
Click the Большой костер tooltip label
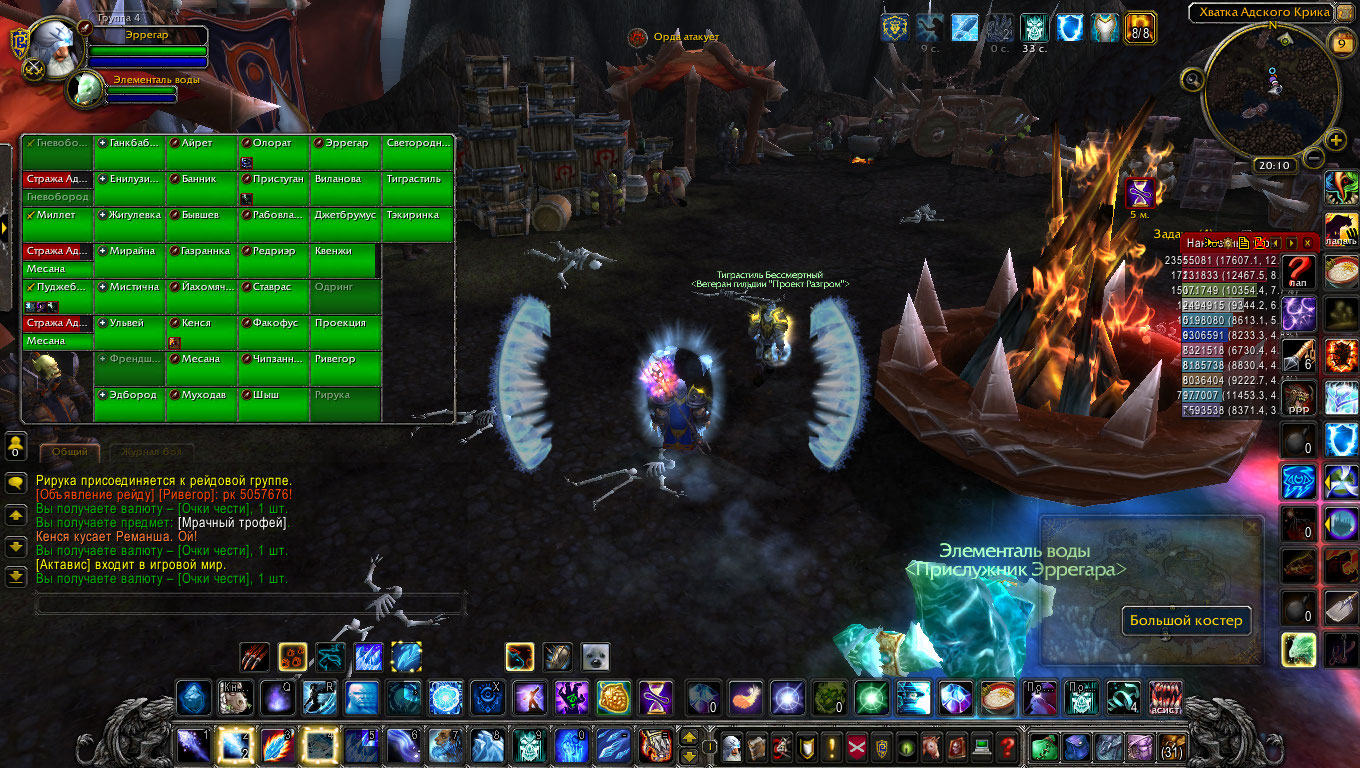[x=1186, y=621]
